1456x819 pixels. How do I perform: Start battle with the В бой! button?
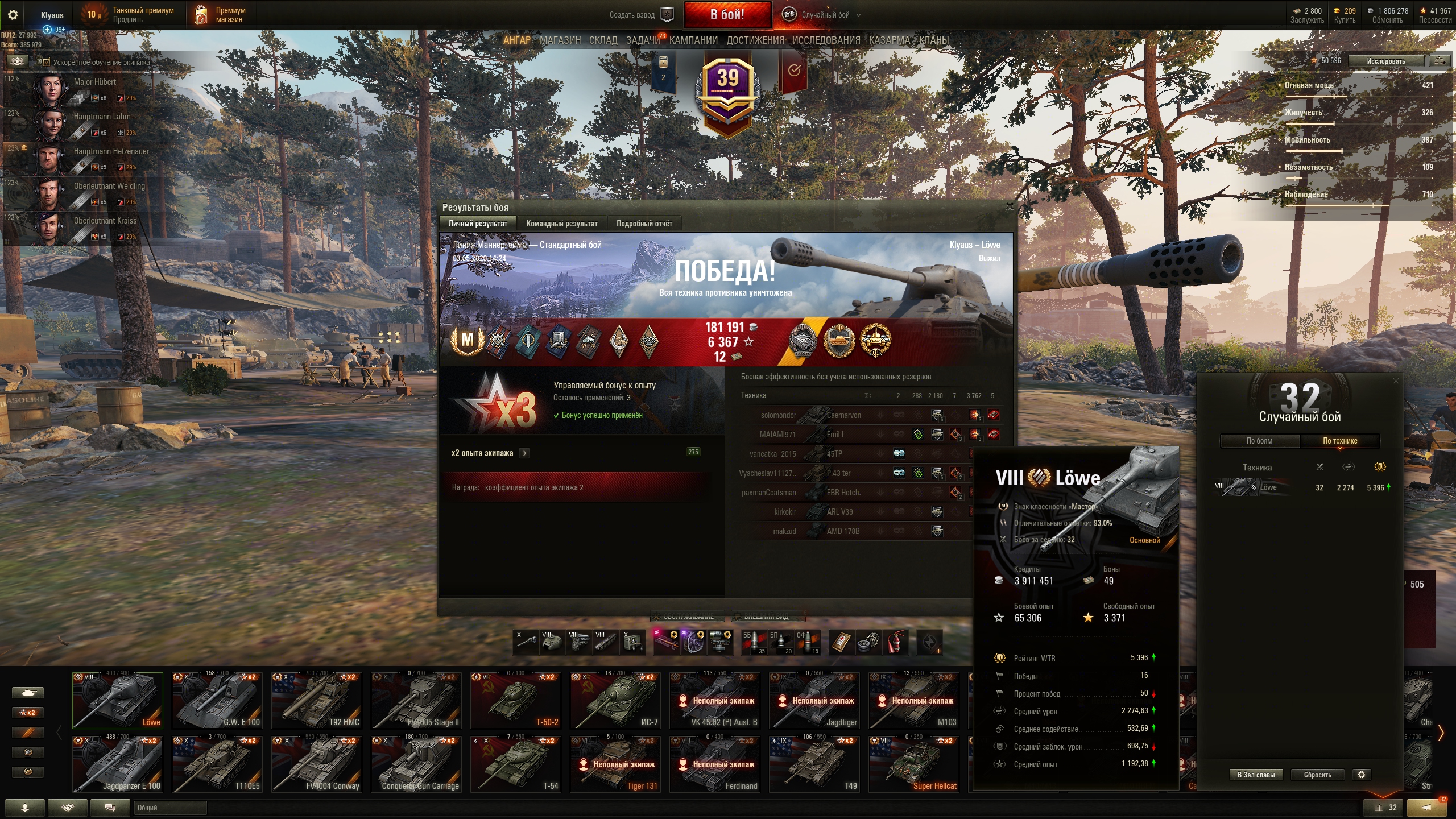727,15
